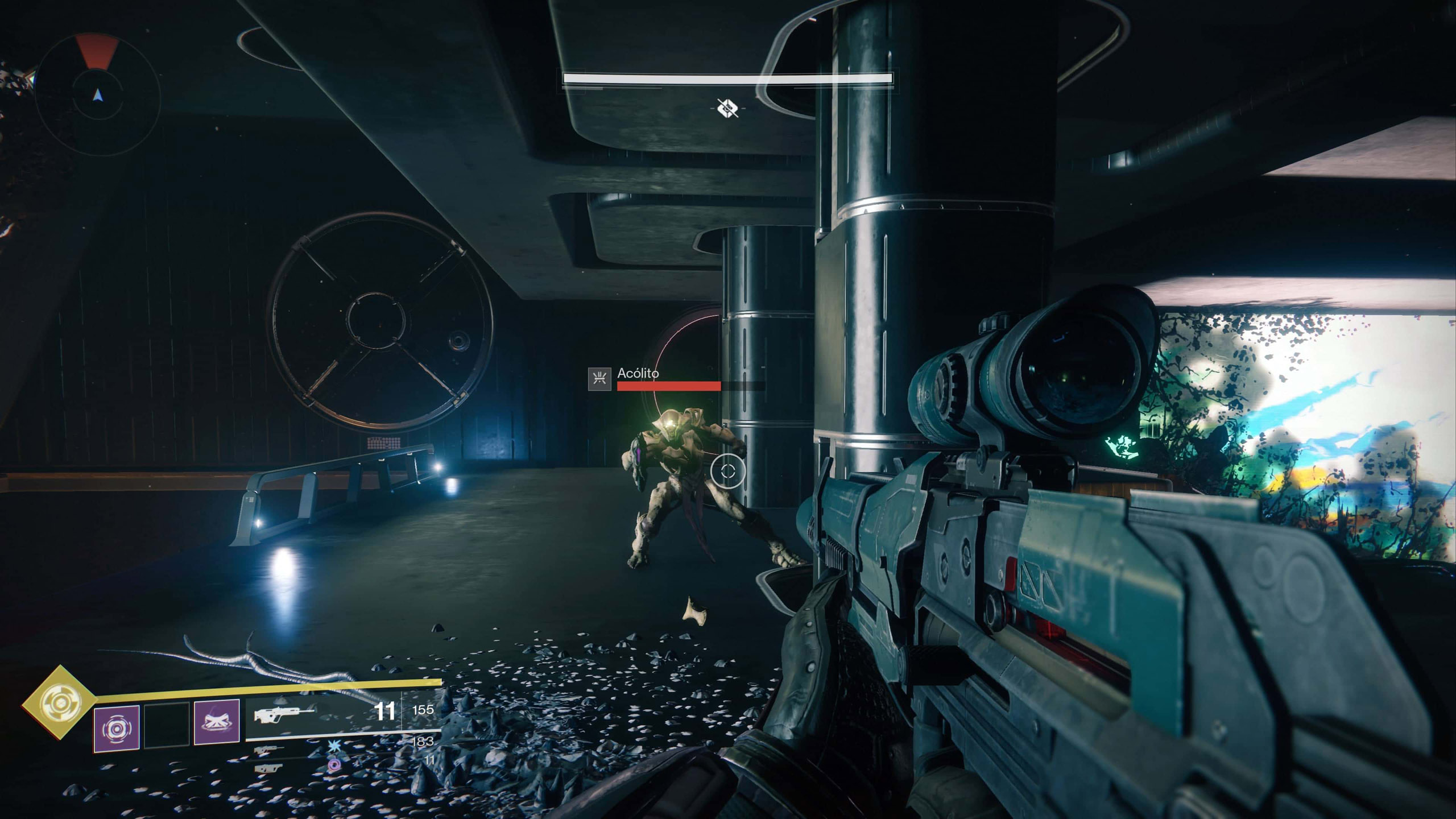The width and height of the screenshot is (1456, 819).
Task: Click the objective marker icon under the top bar
Action: pos(727,107)
